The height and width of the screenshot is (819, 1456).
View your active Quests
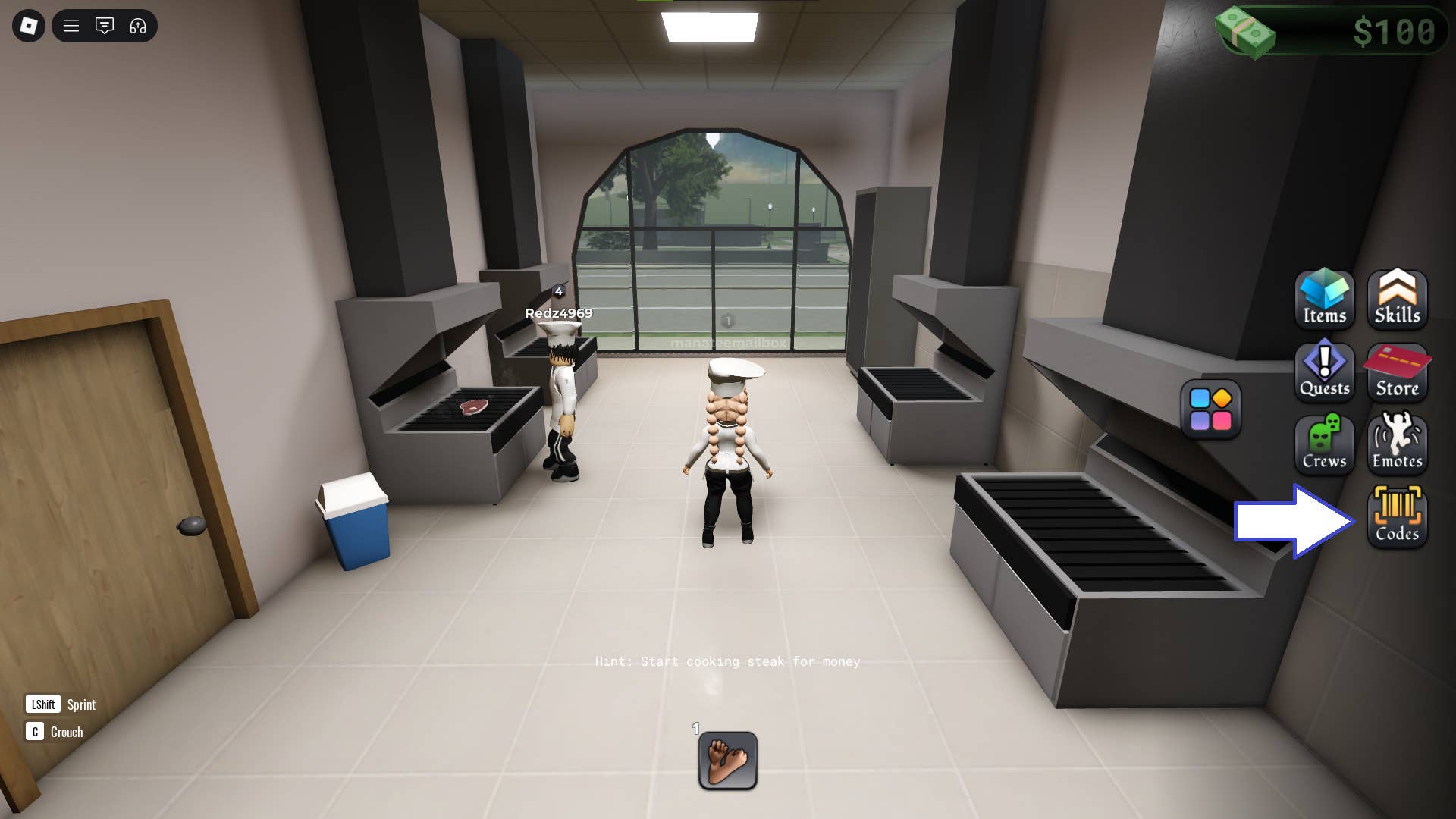(1324, 372)
